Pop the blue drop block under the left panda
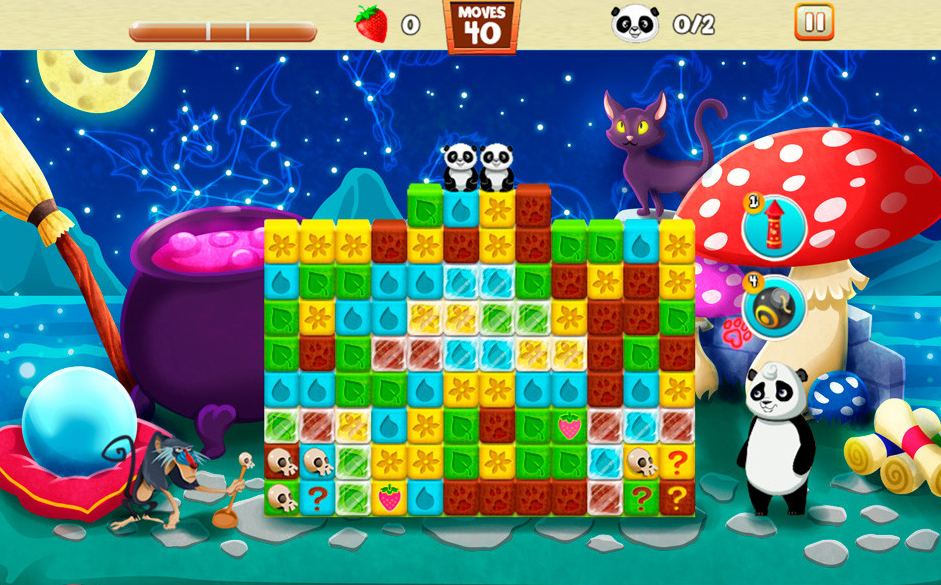 460,209
